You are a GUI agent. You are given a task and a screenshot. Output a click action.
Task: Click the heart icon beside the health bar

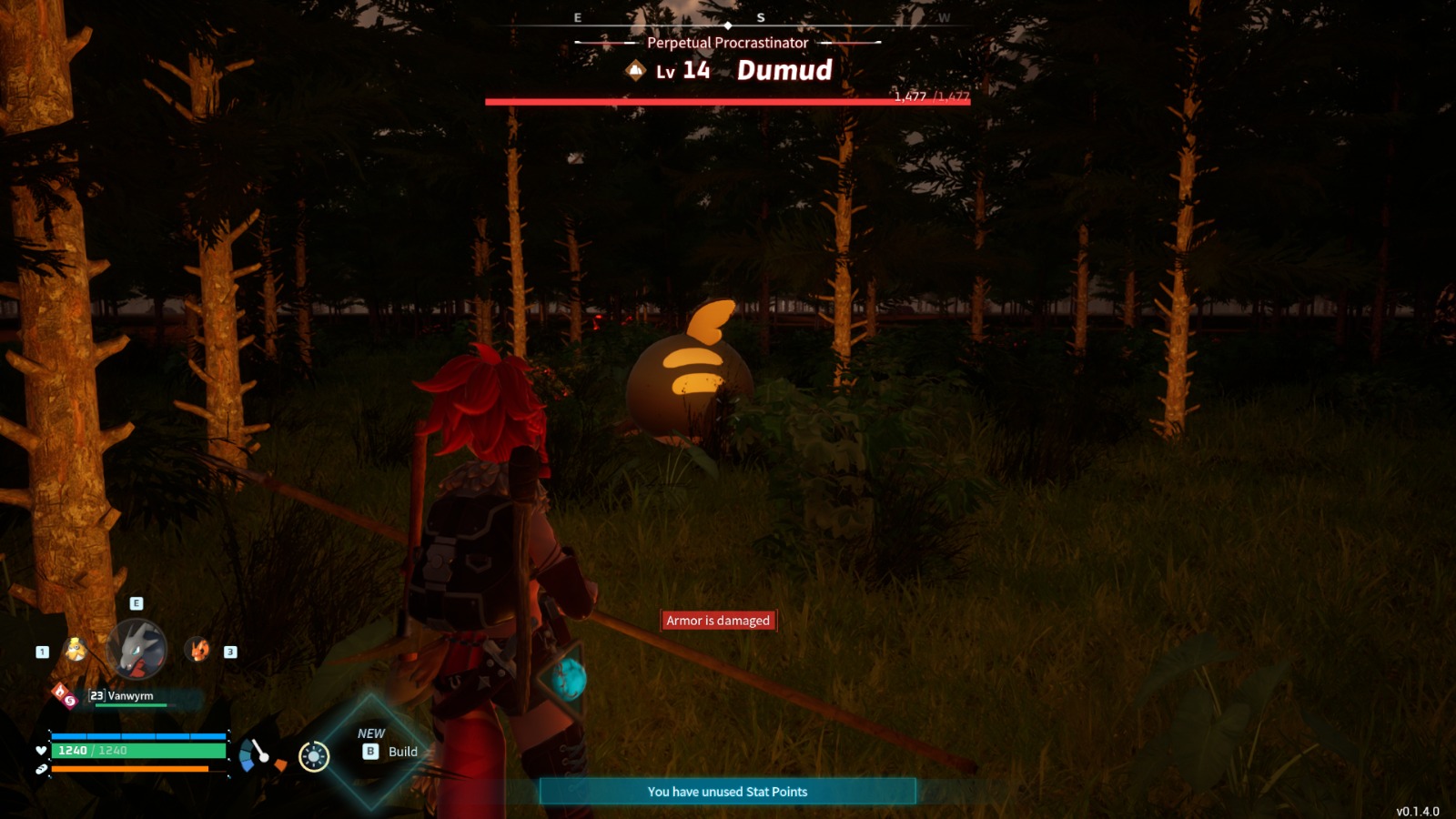(x=41, y=751)
